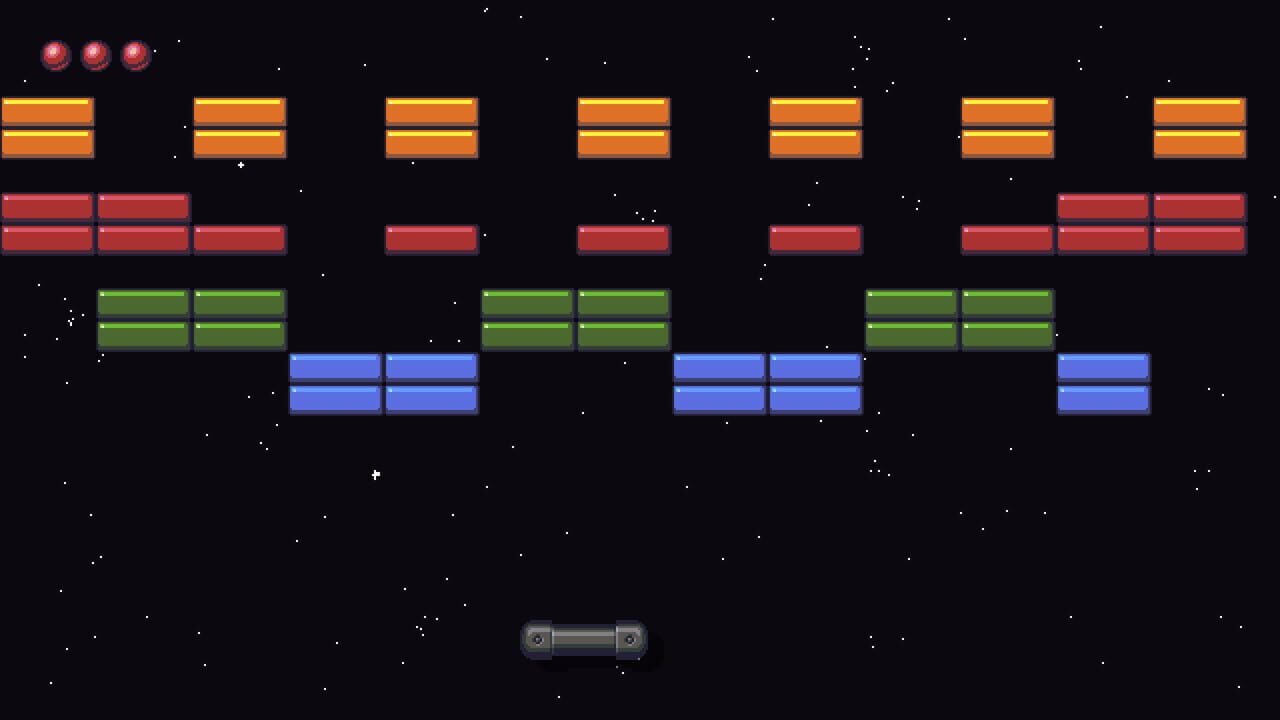Click the rightmost red brick in second row

pyautogui.click(x=1199, y=239)
